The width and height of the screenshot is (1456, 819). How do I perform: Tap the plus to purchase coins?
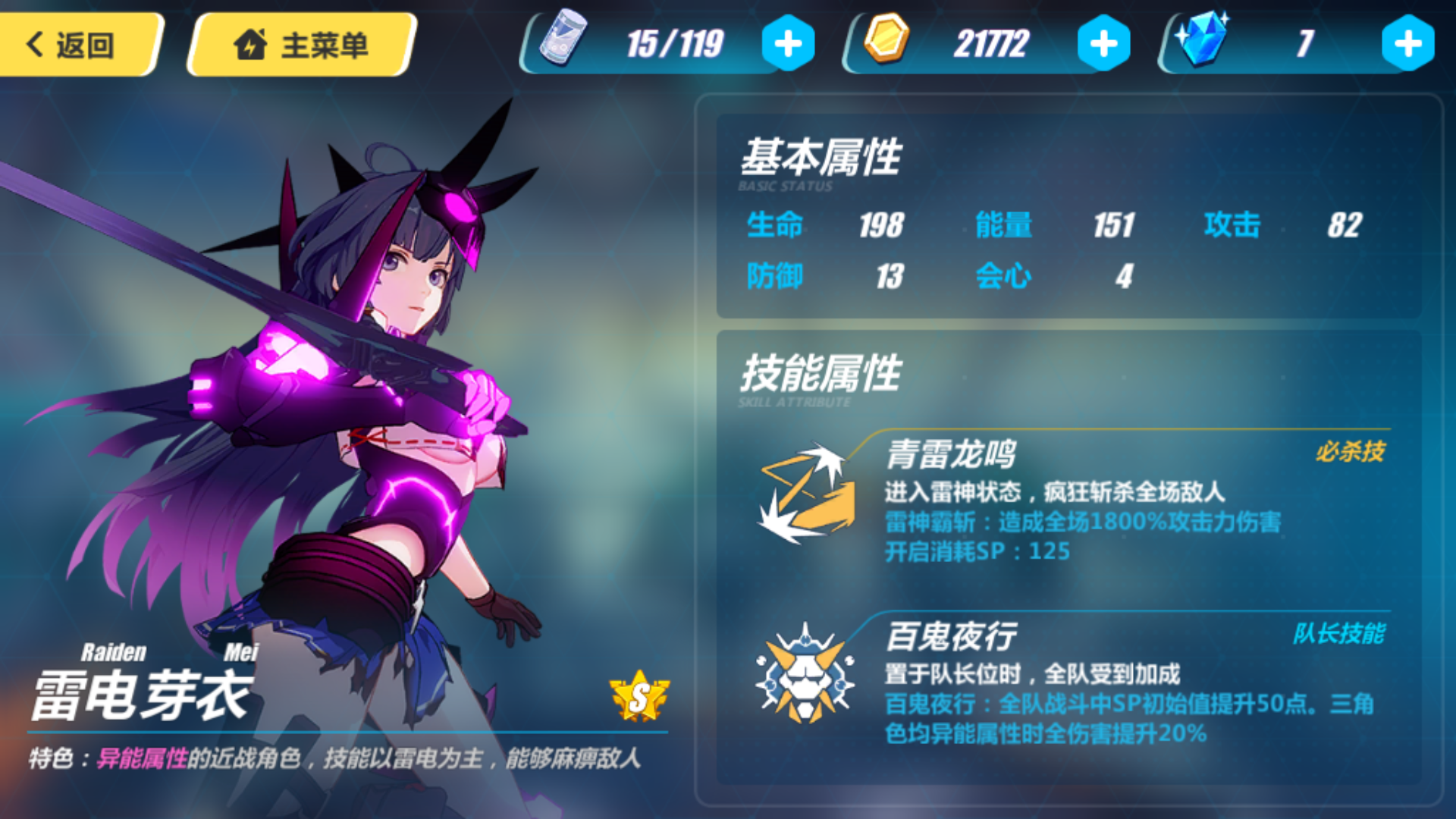tap(1102, 43)
